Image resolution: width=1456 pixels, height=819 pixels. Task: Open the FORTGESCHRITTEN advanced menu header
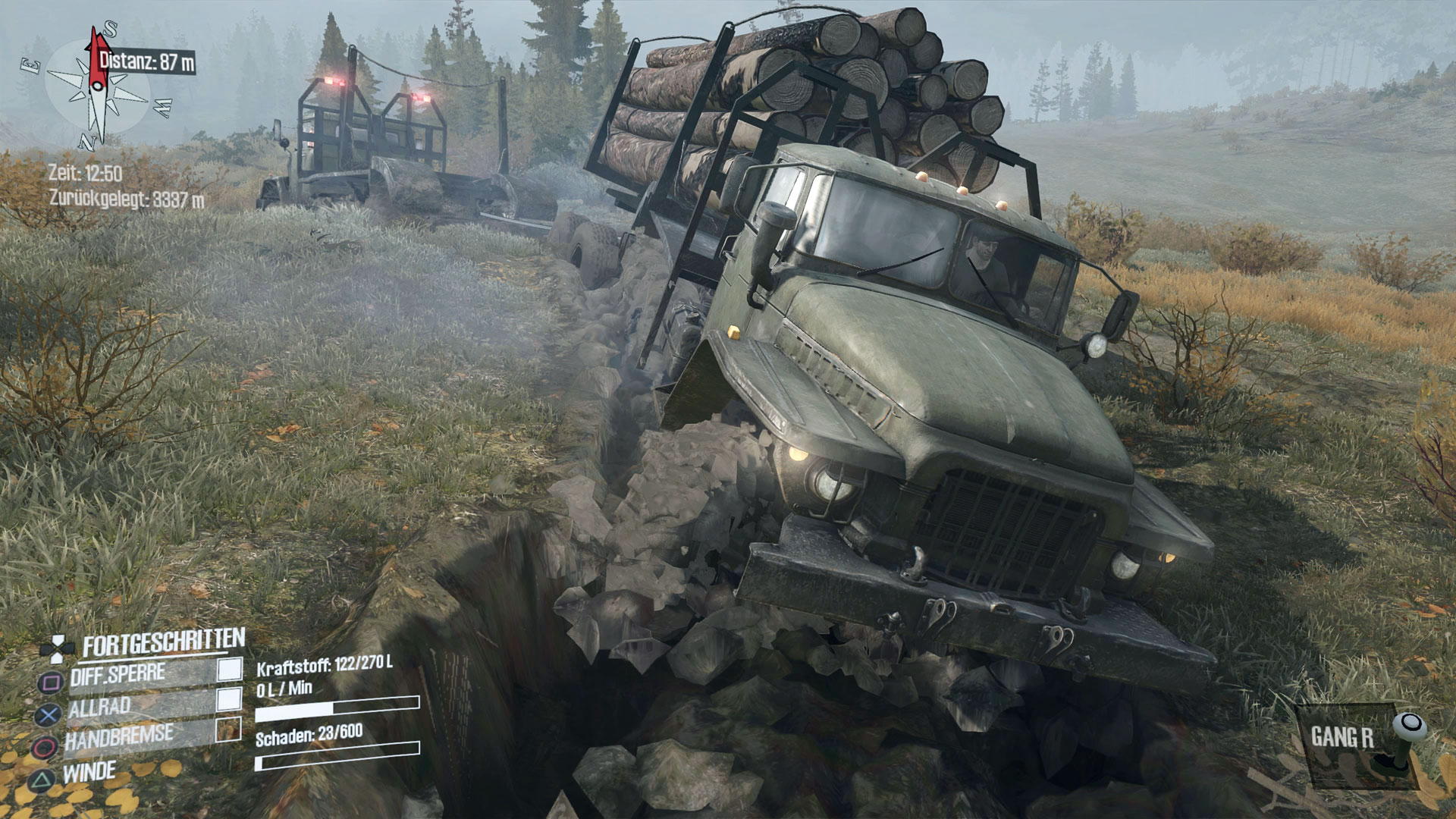(163, 645)
